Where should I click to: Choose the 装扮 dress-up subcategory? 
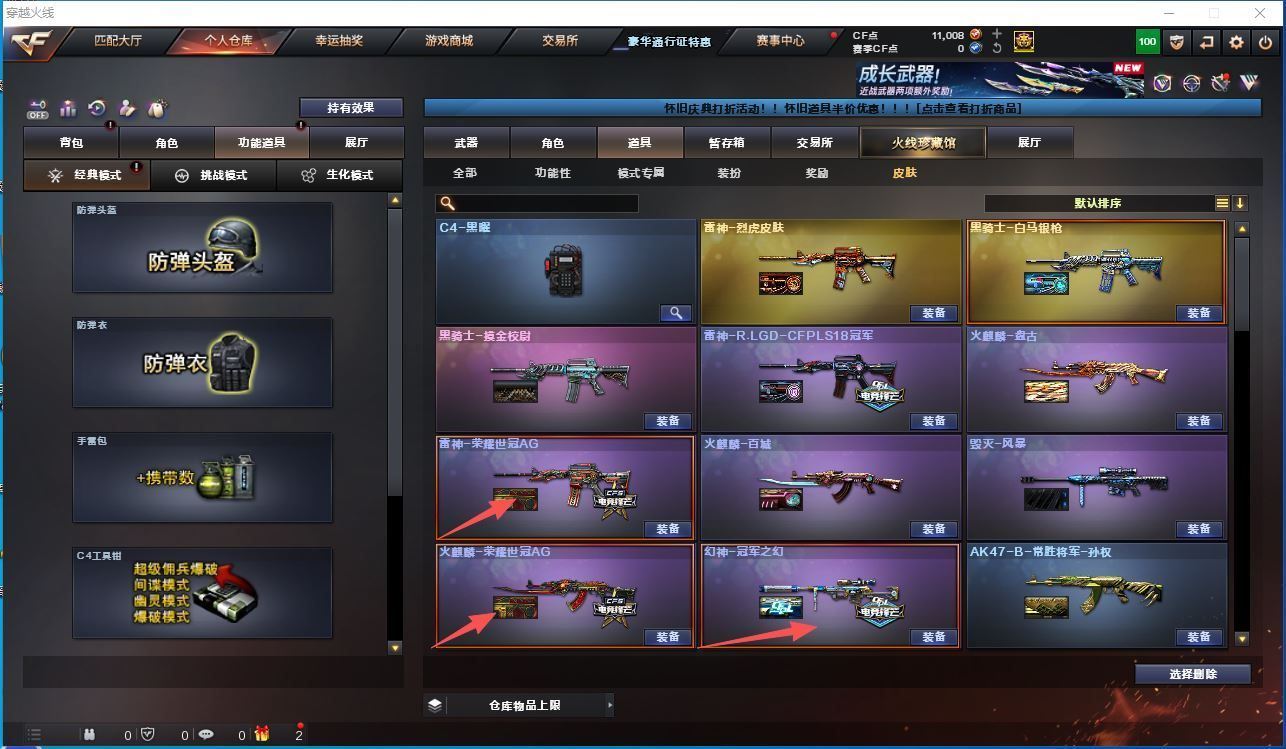click(x=729, y=173)
